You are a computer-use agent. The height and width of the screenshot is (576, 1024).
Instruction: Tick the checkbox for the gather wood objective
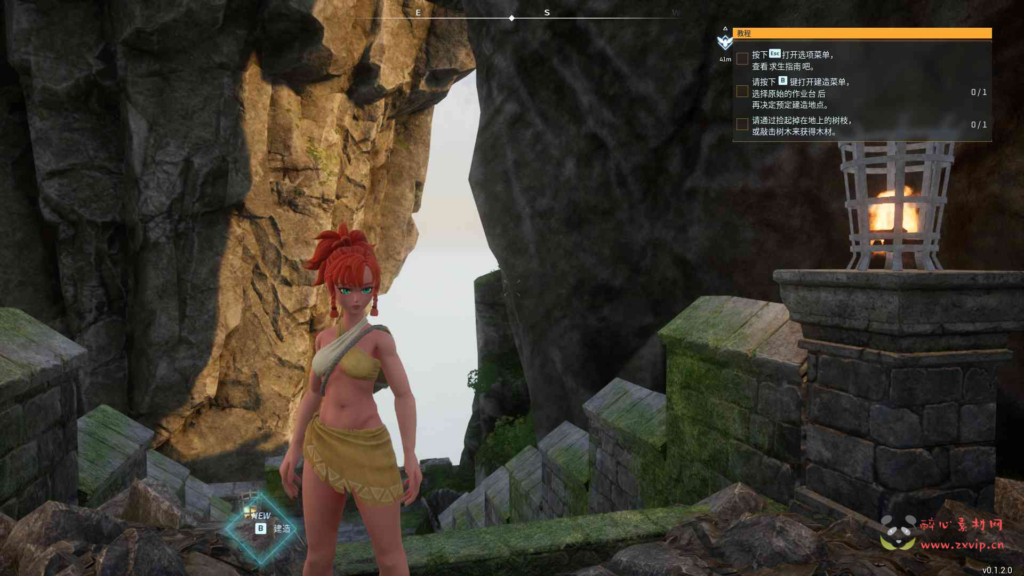pyautogui.click(x=742, y=124)
